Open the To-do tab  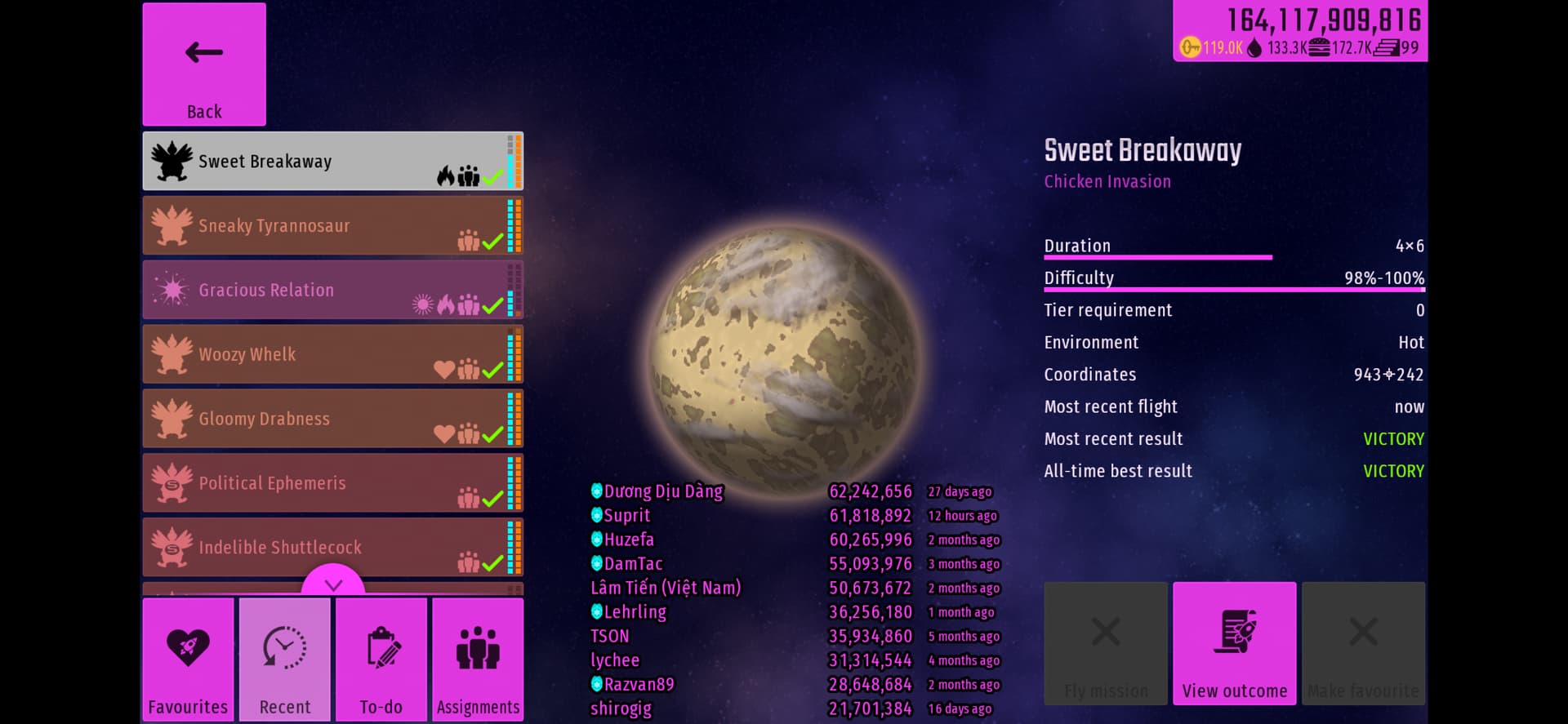[381, 660]
